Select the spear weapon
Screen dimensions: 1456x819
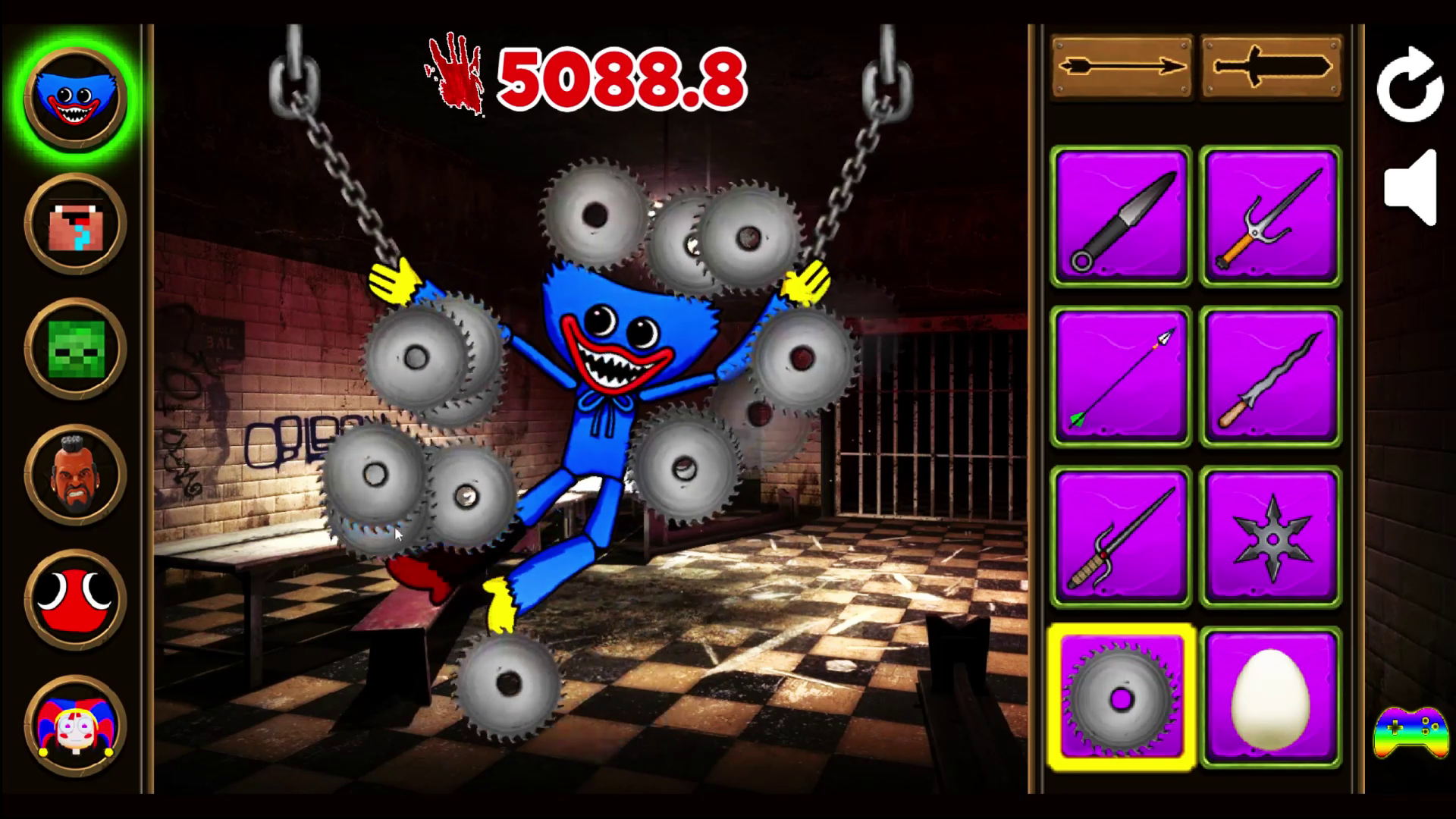(1120, 536)
